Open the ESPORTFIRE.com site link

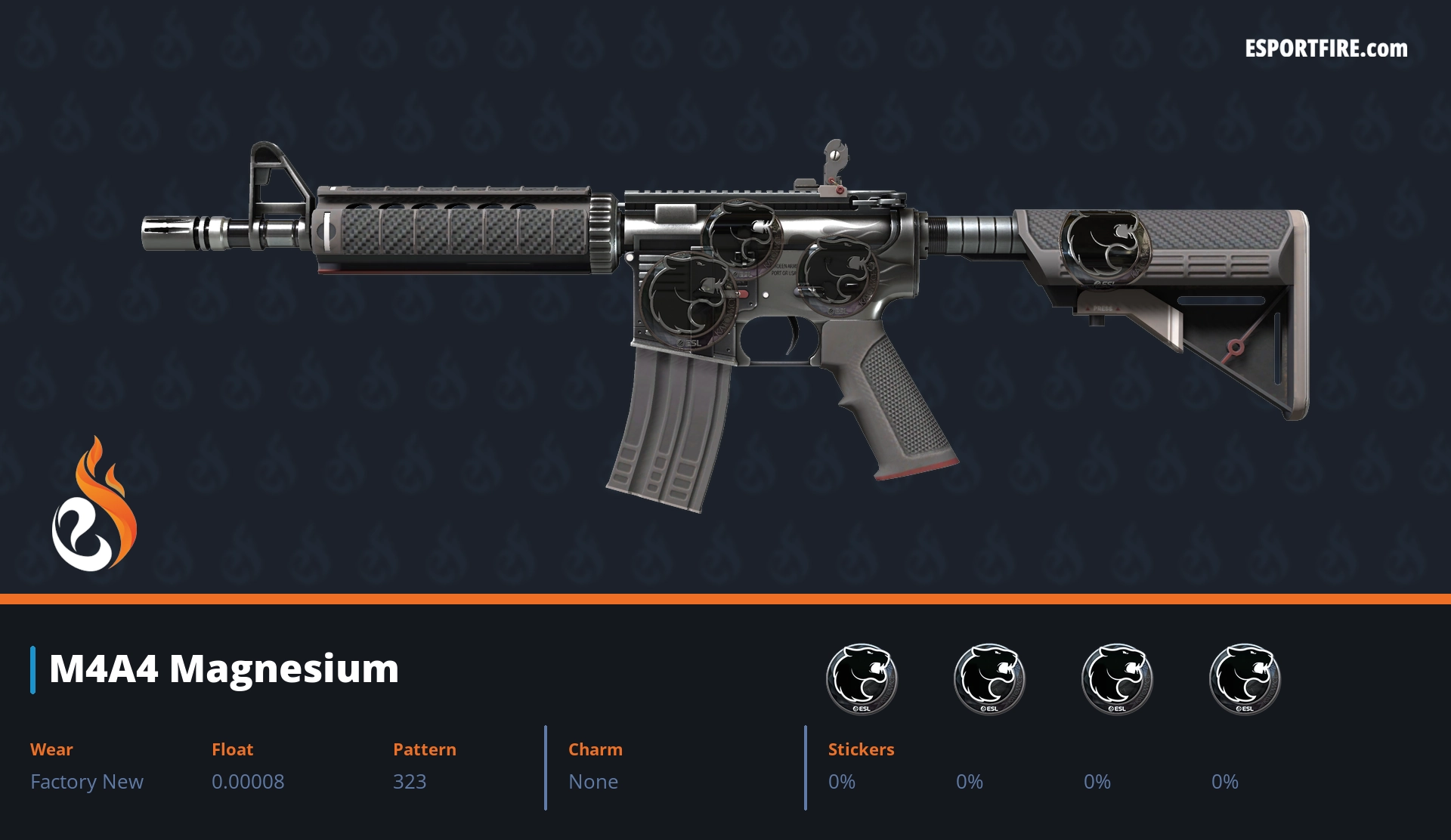point(1326,49)
